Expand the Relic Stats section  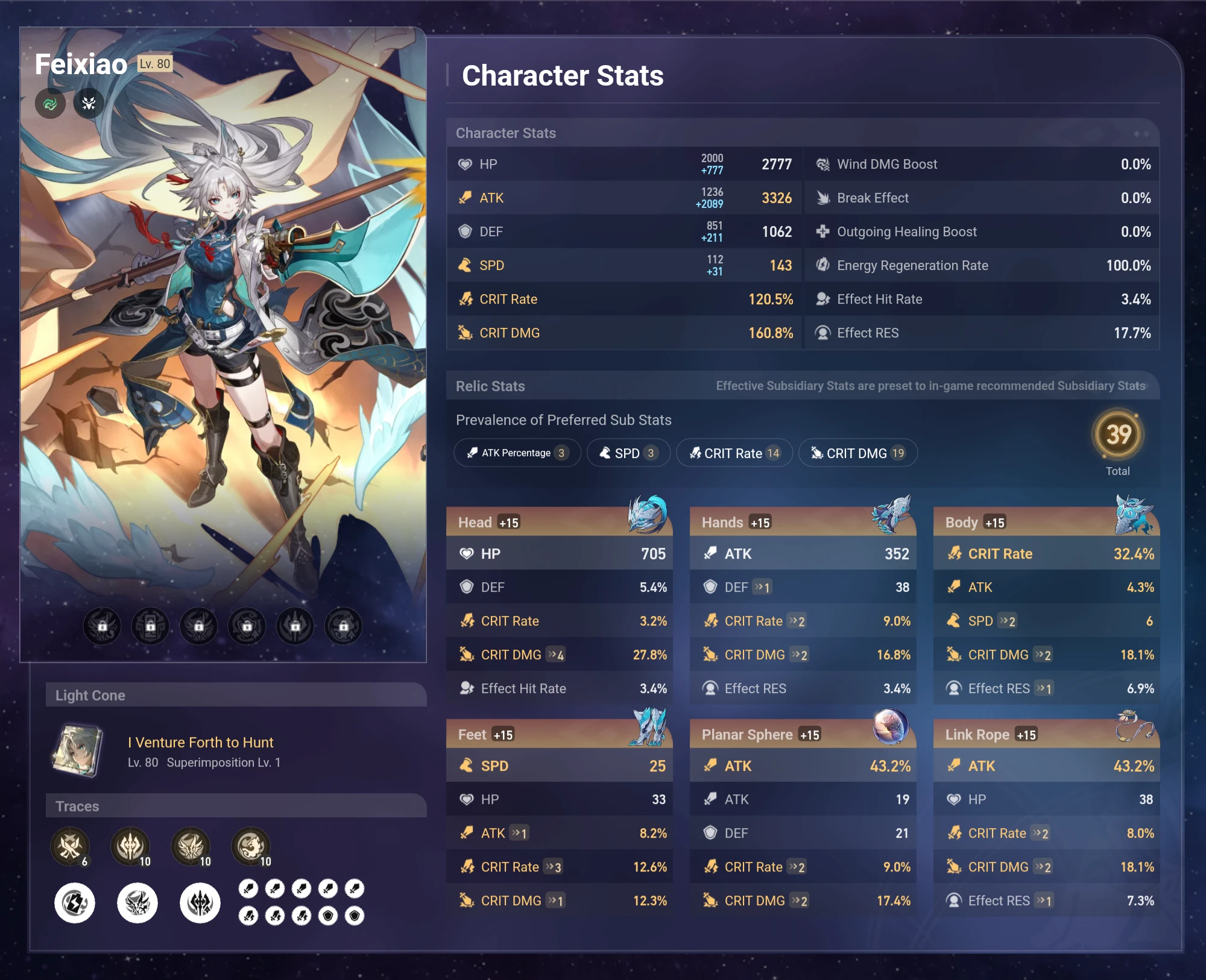click(490, 386)
